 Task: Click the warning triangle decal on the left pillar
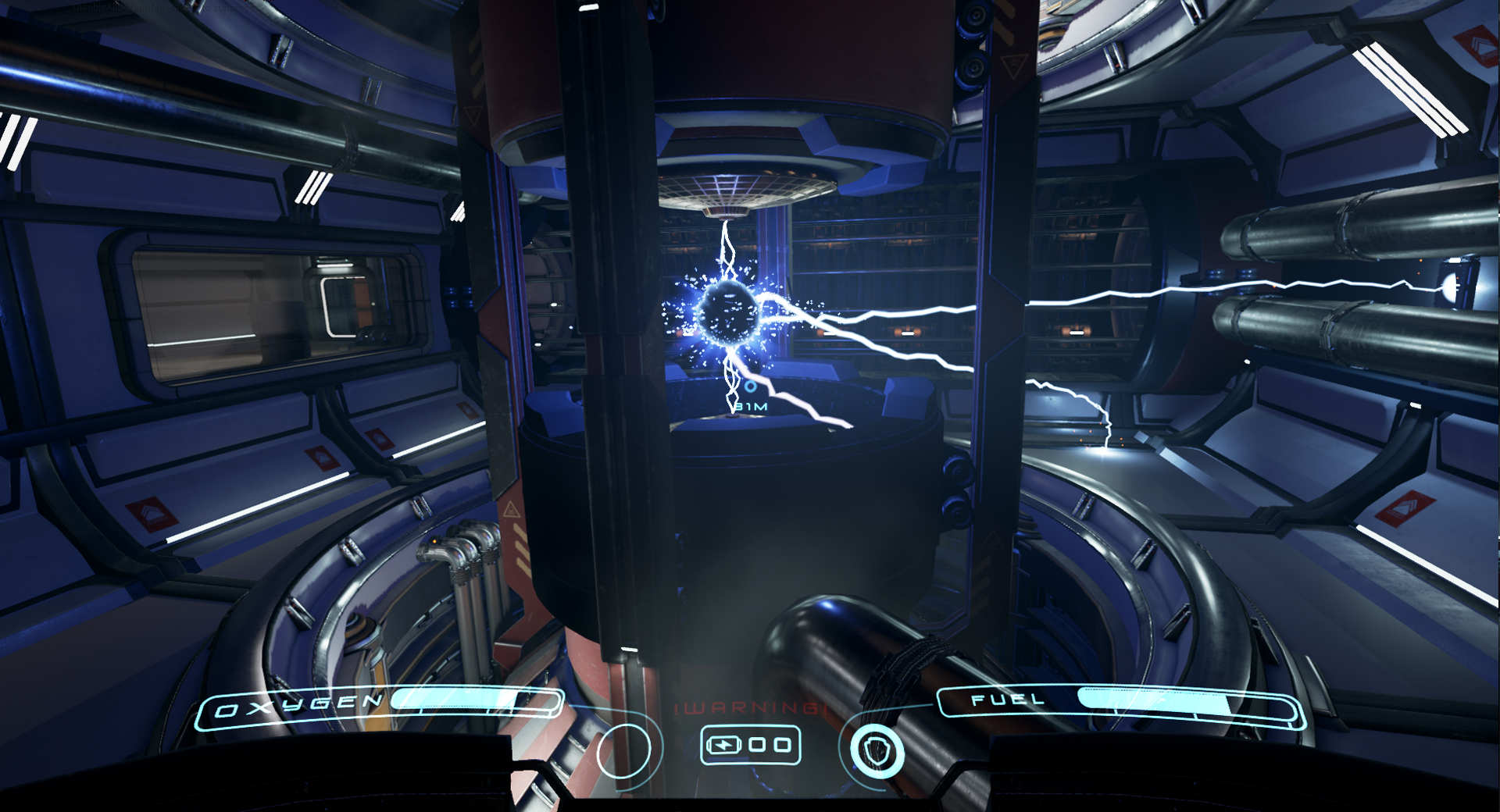512,511
